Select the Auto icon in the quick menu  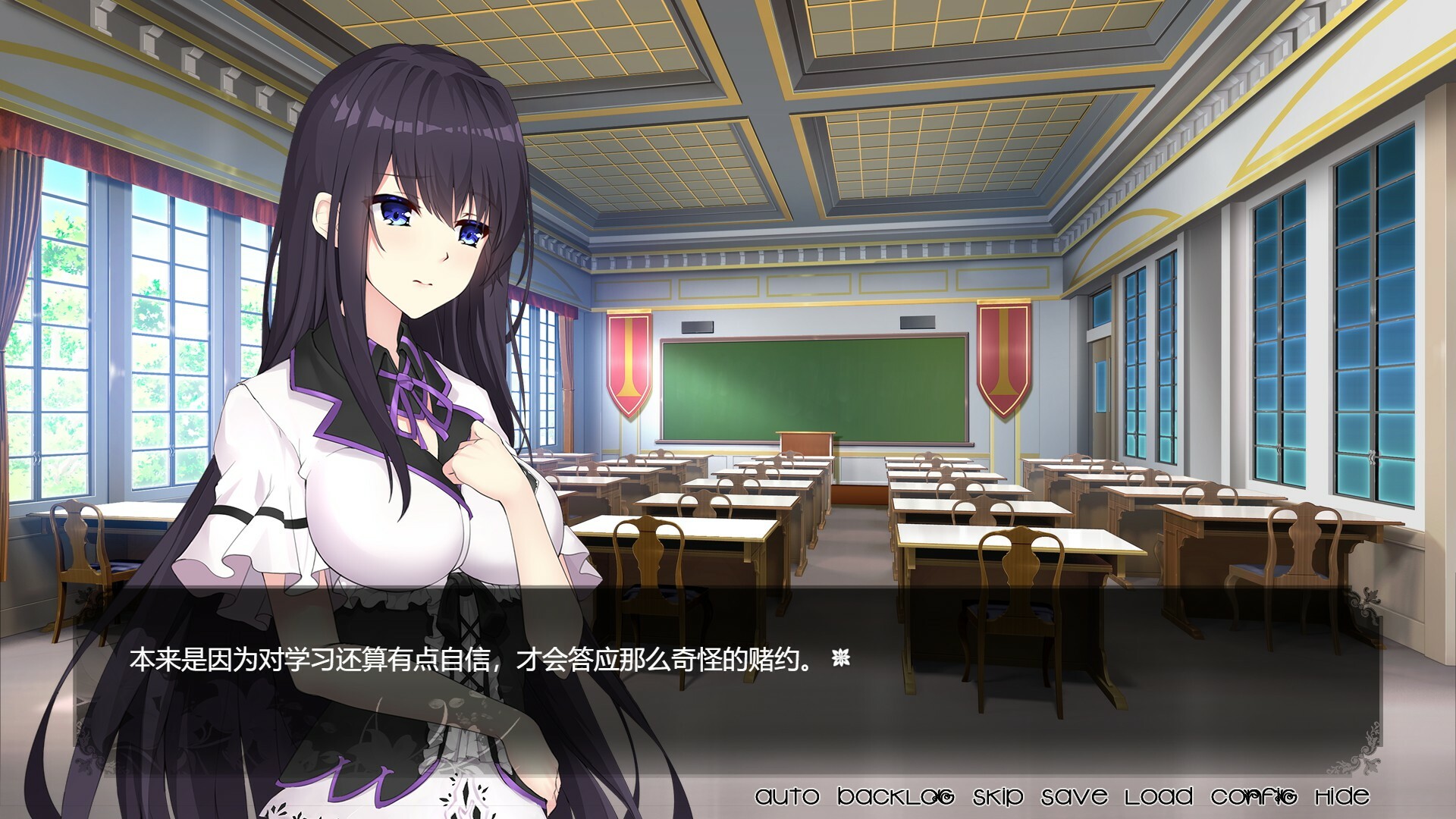click(x=789, y=796)
